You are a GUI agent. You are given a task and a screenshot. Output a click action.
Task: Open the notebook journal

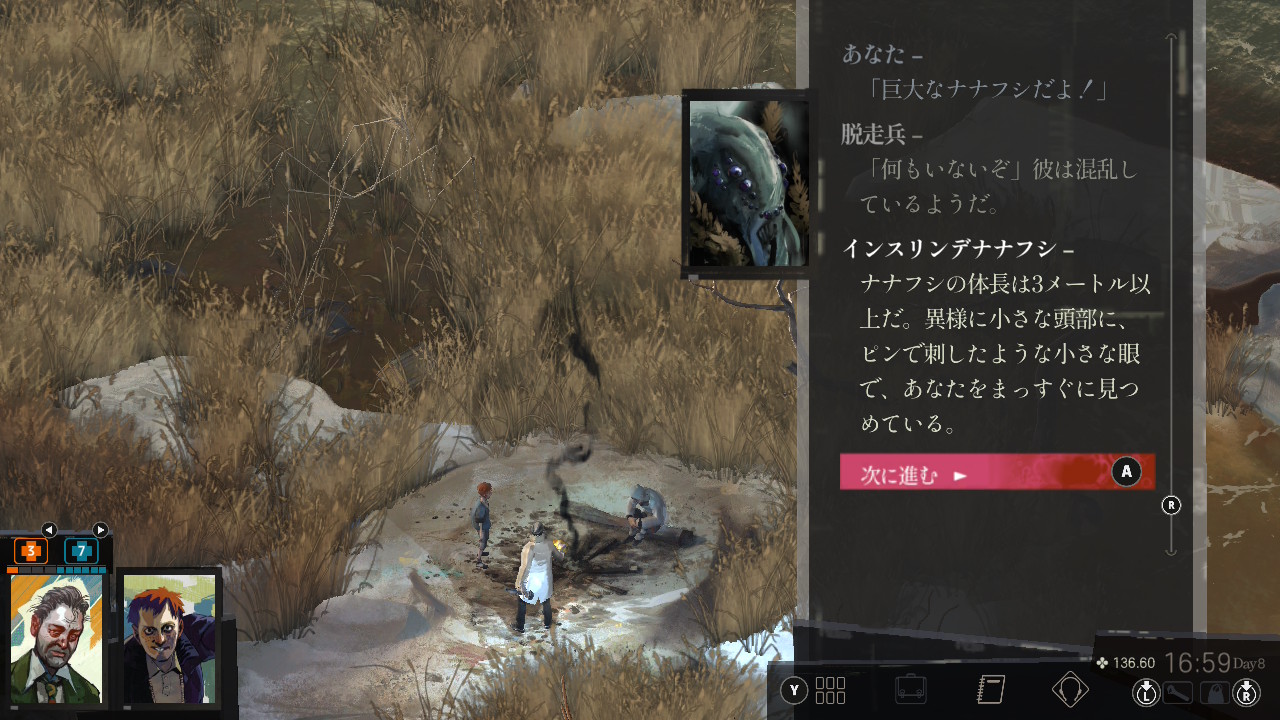(990, 690)
